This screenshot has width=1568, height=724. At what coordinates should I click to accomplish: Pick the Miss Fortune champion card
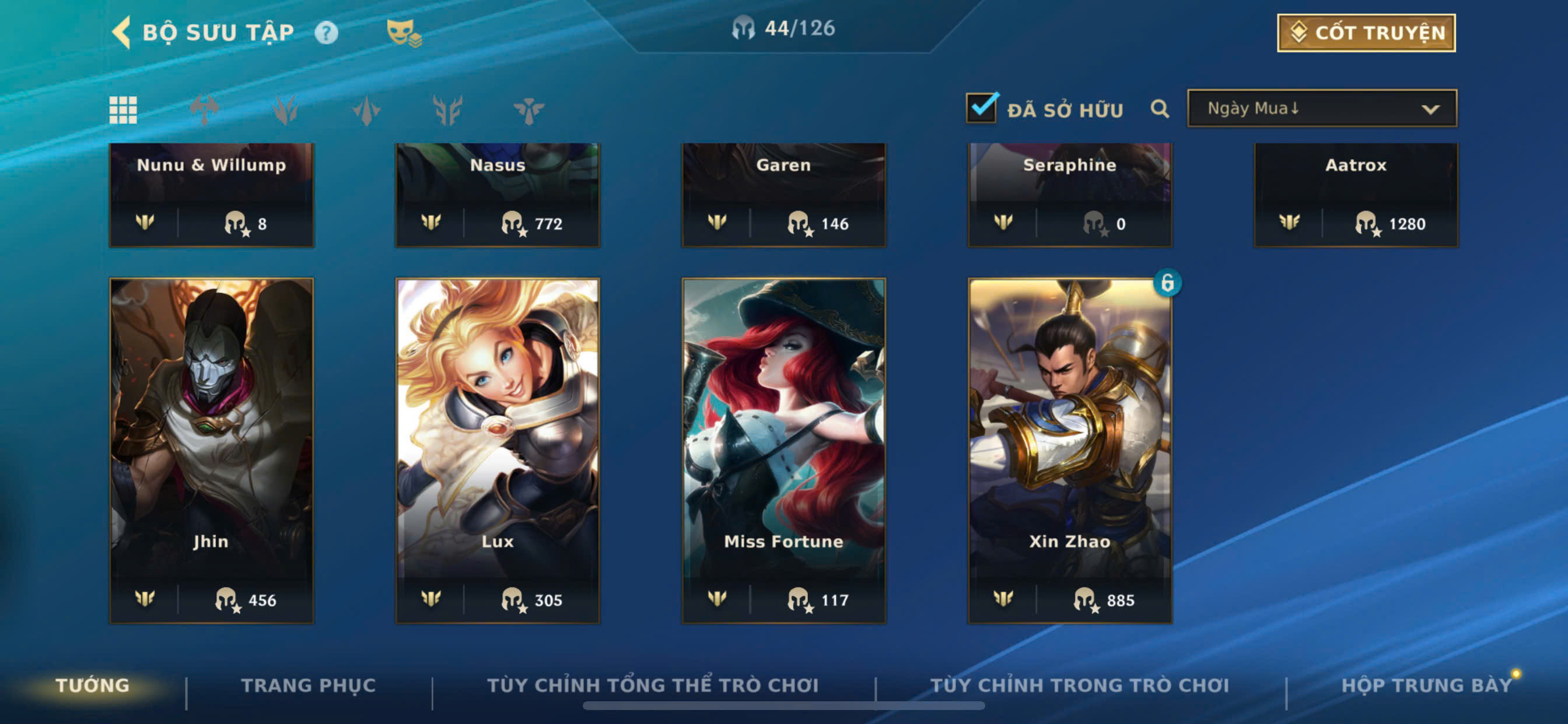[783, 450]
